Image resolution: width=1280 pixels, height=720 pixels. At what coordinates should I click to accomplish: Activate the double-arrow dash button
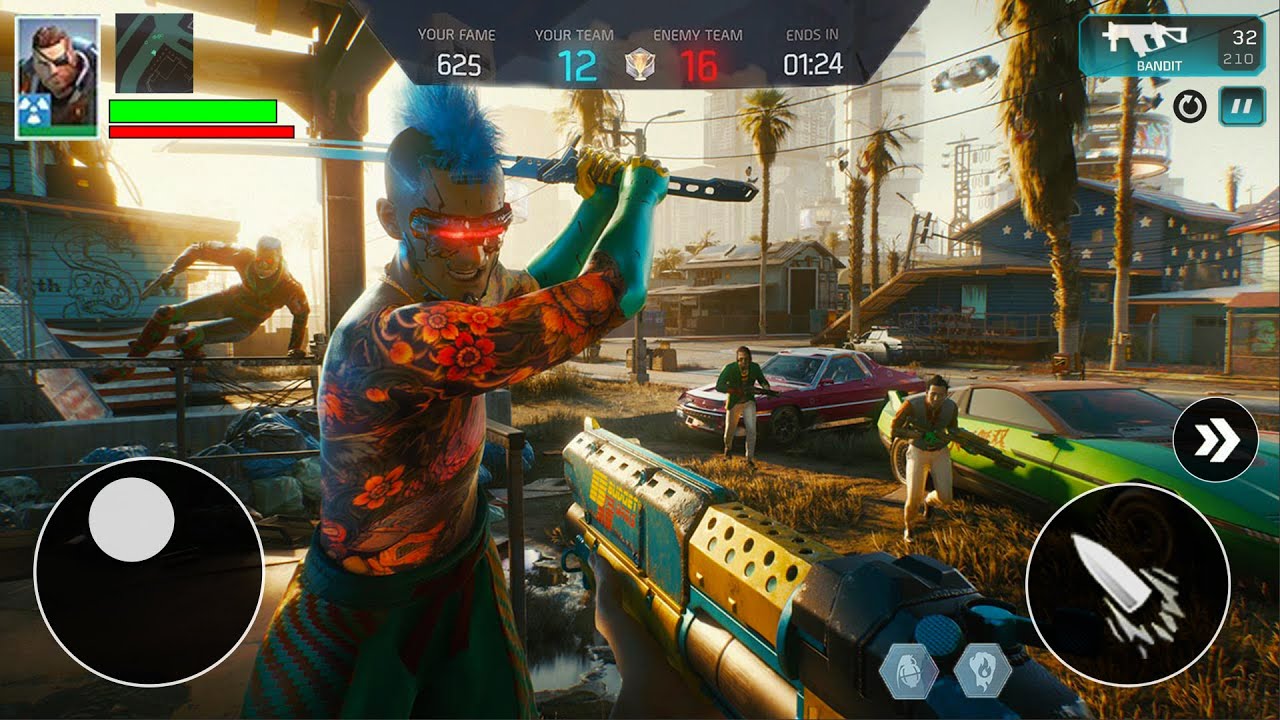click(1215, 440)
